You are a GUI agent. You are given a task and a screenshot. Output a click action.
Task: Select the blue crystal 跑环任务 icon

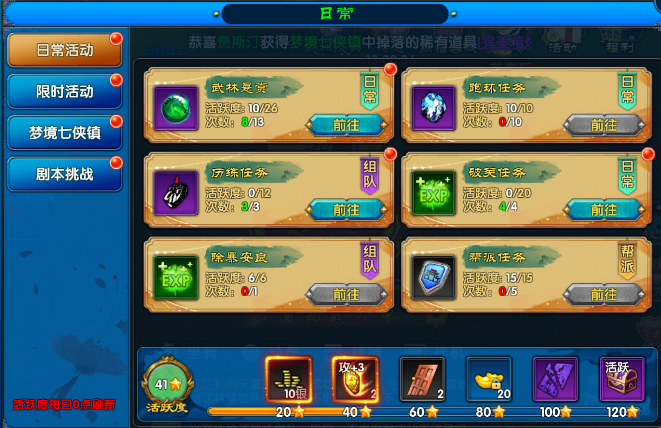pyautogui.click(x=434, y=107)
